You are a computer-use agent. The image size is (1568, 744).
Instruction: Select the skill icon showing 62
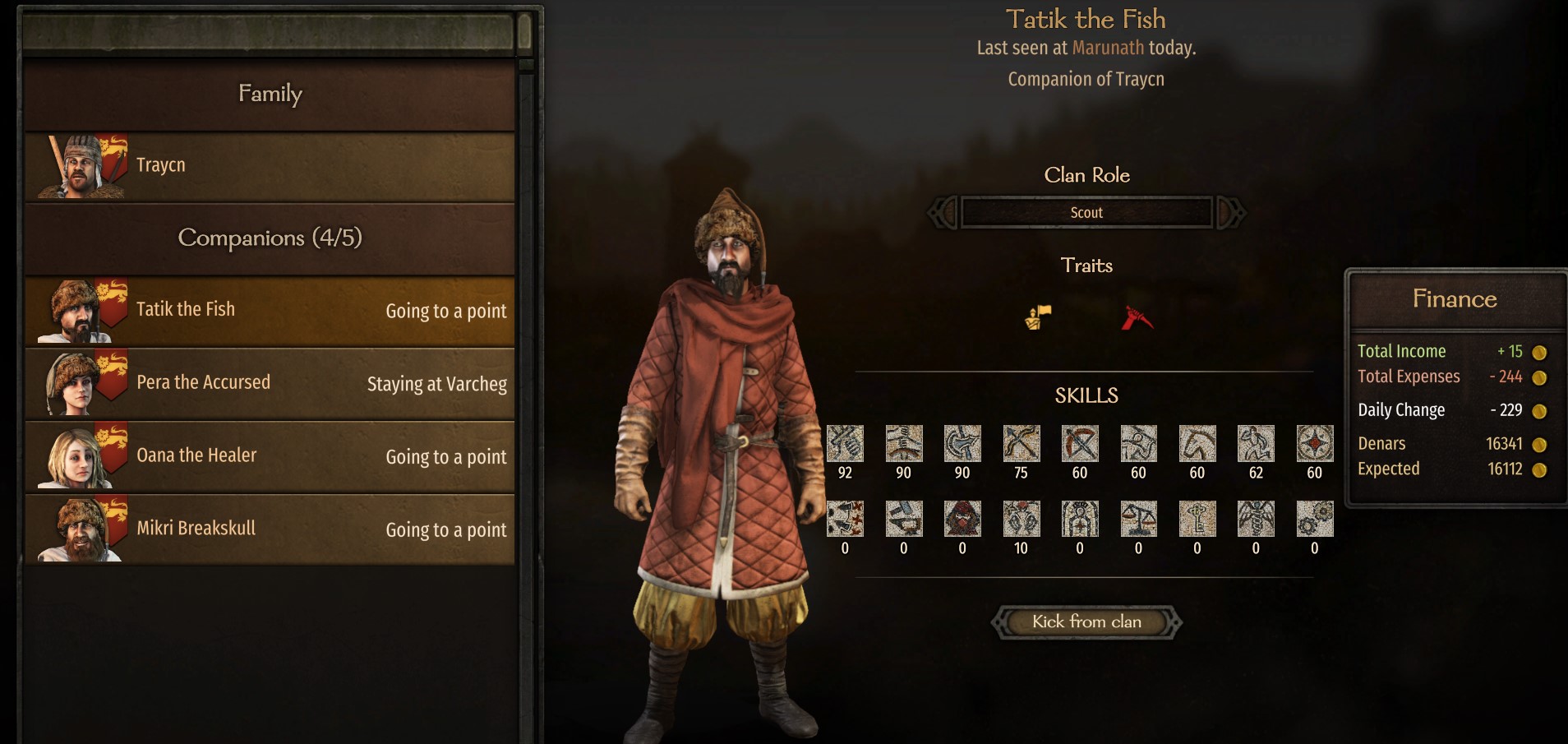(x=1255, y=444)
